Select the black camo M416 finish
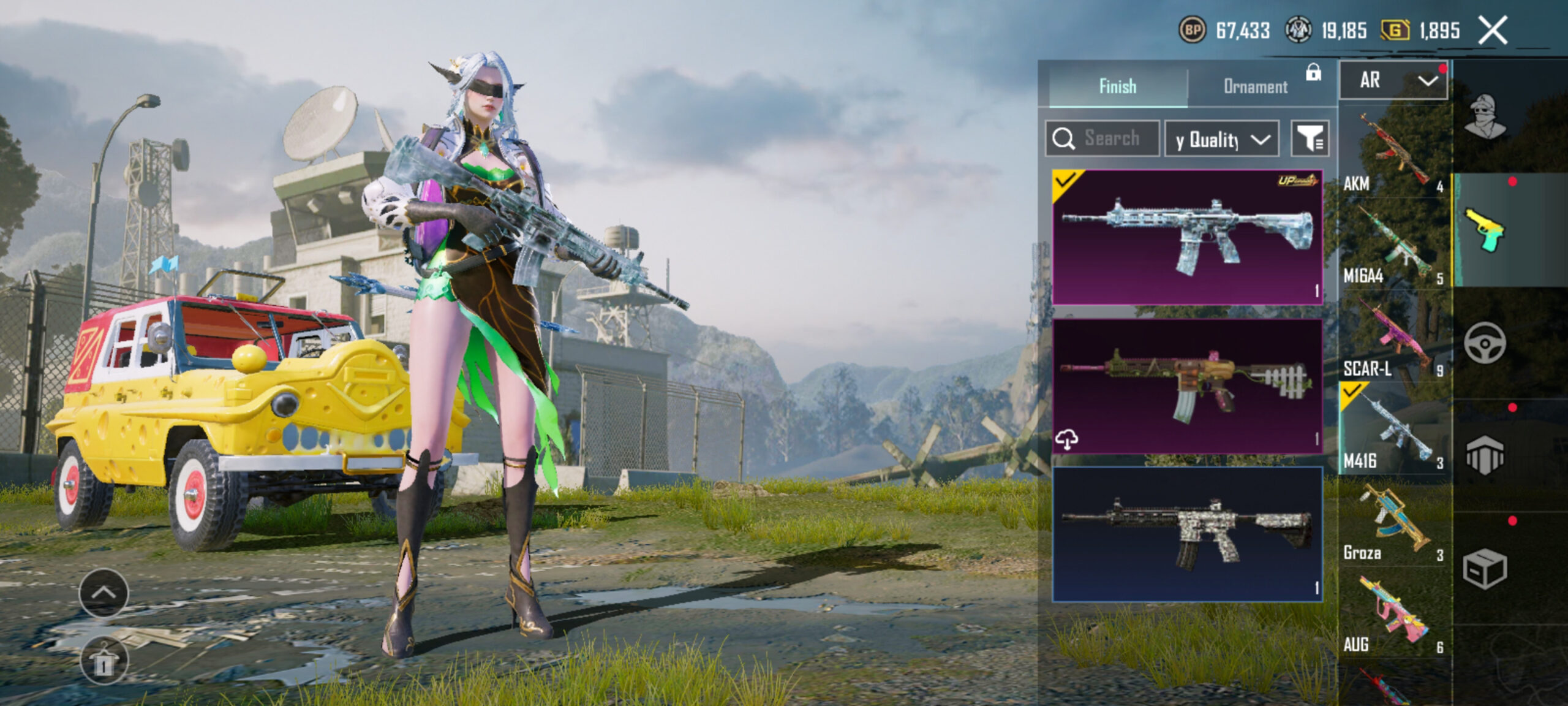 1187,534
